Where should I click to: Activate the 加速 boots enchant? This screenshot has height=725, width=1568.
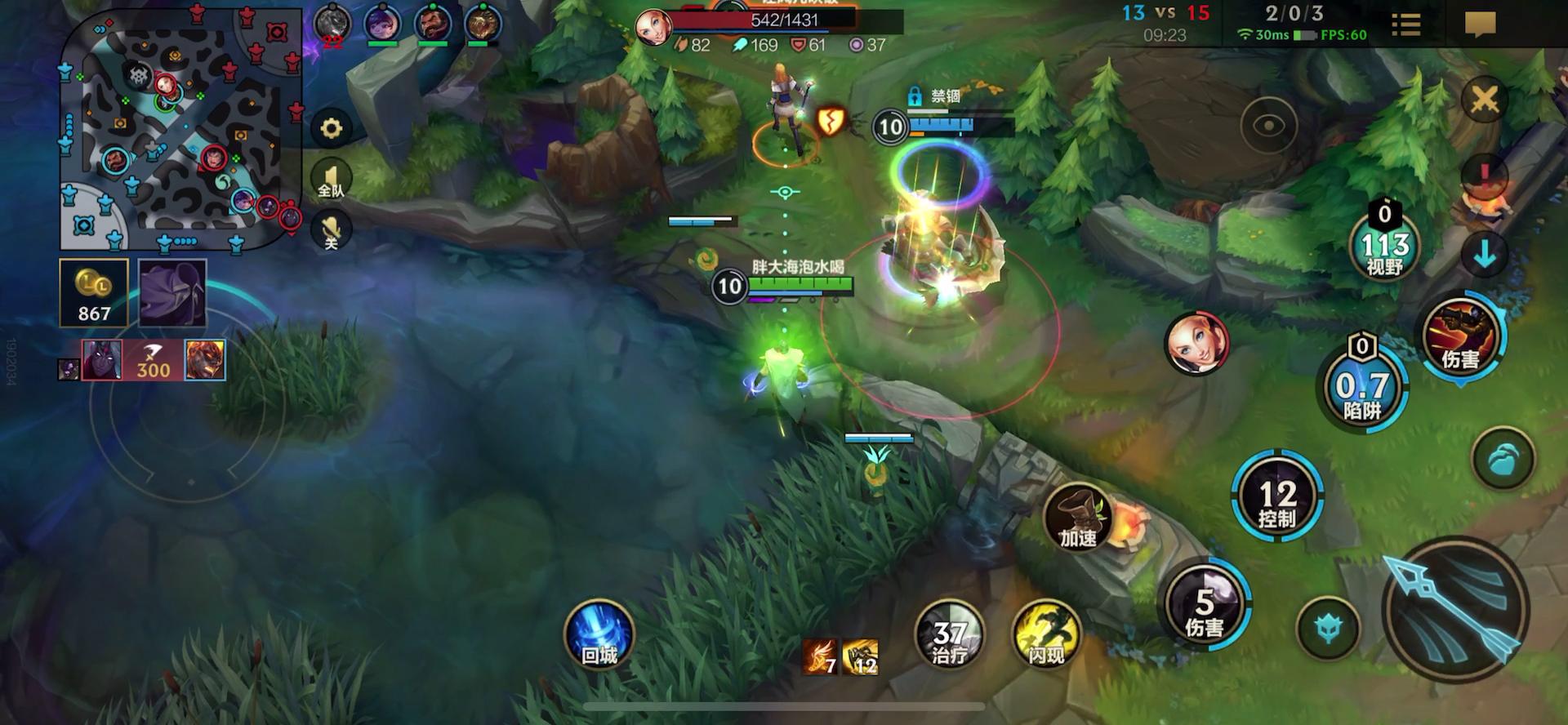tap(1078, 518)
